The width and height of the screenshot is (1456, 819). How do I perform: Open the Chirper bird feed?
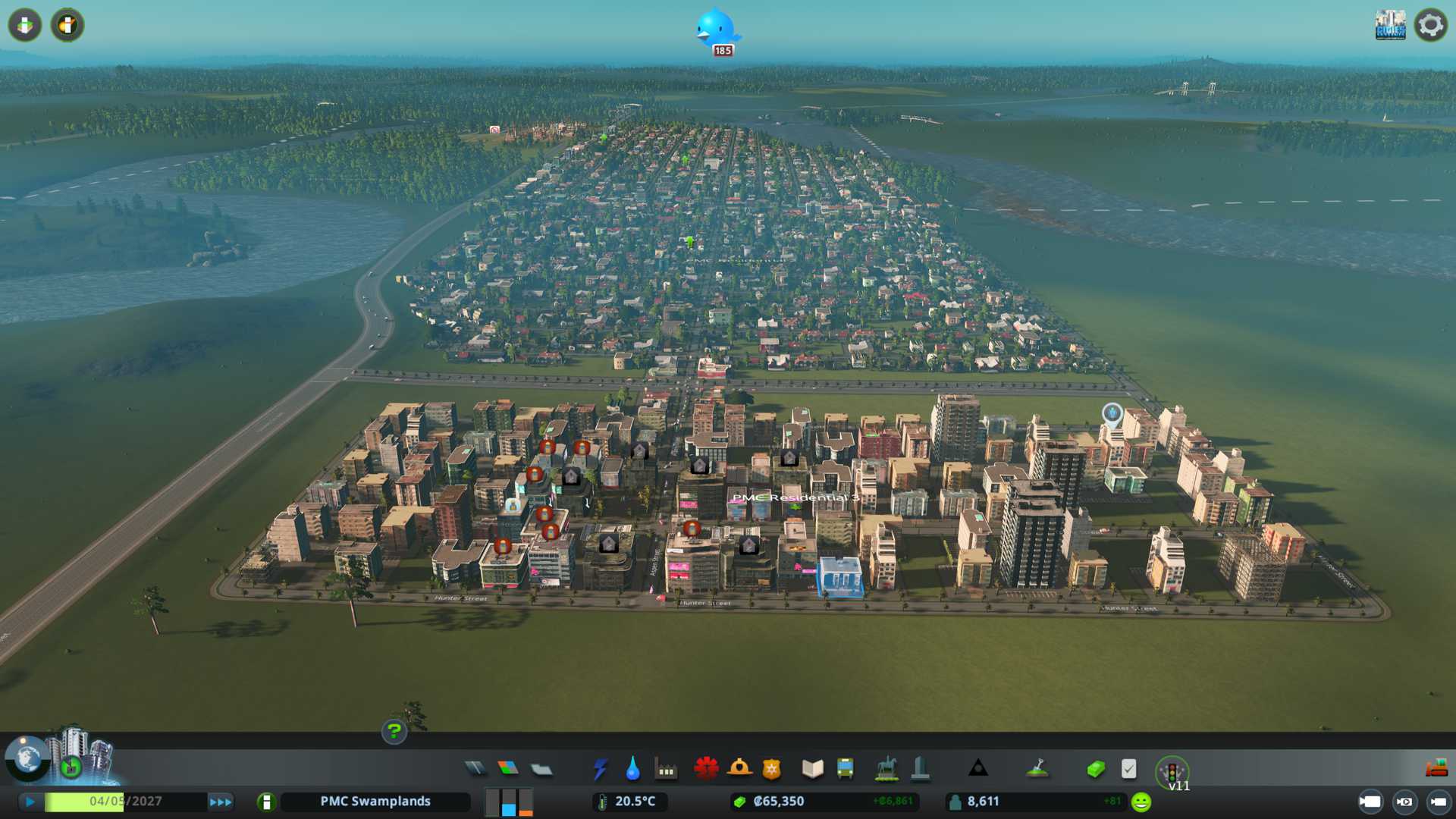tap(715, 29)
